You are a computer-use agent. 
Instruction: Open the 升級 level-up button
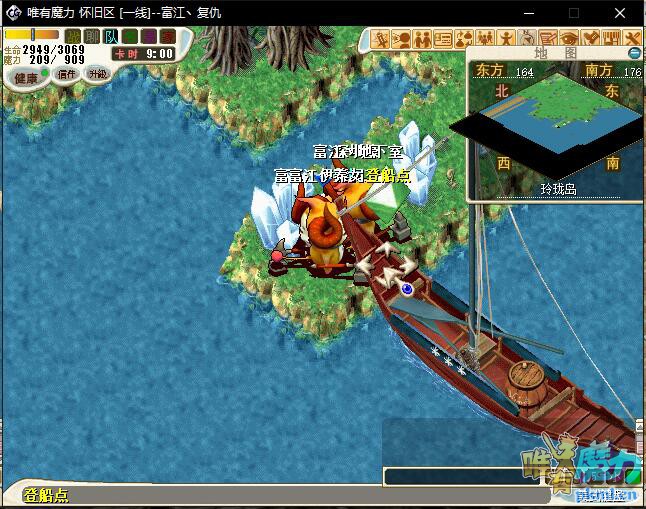(97, 74)
